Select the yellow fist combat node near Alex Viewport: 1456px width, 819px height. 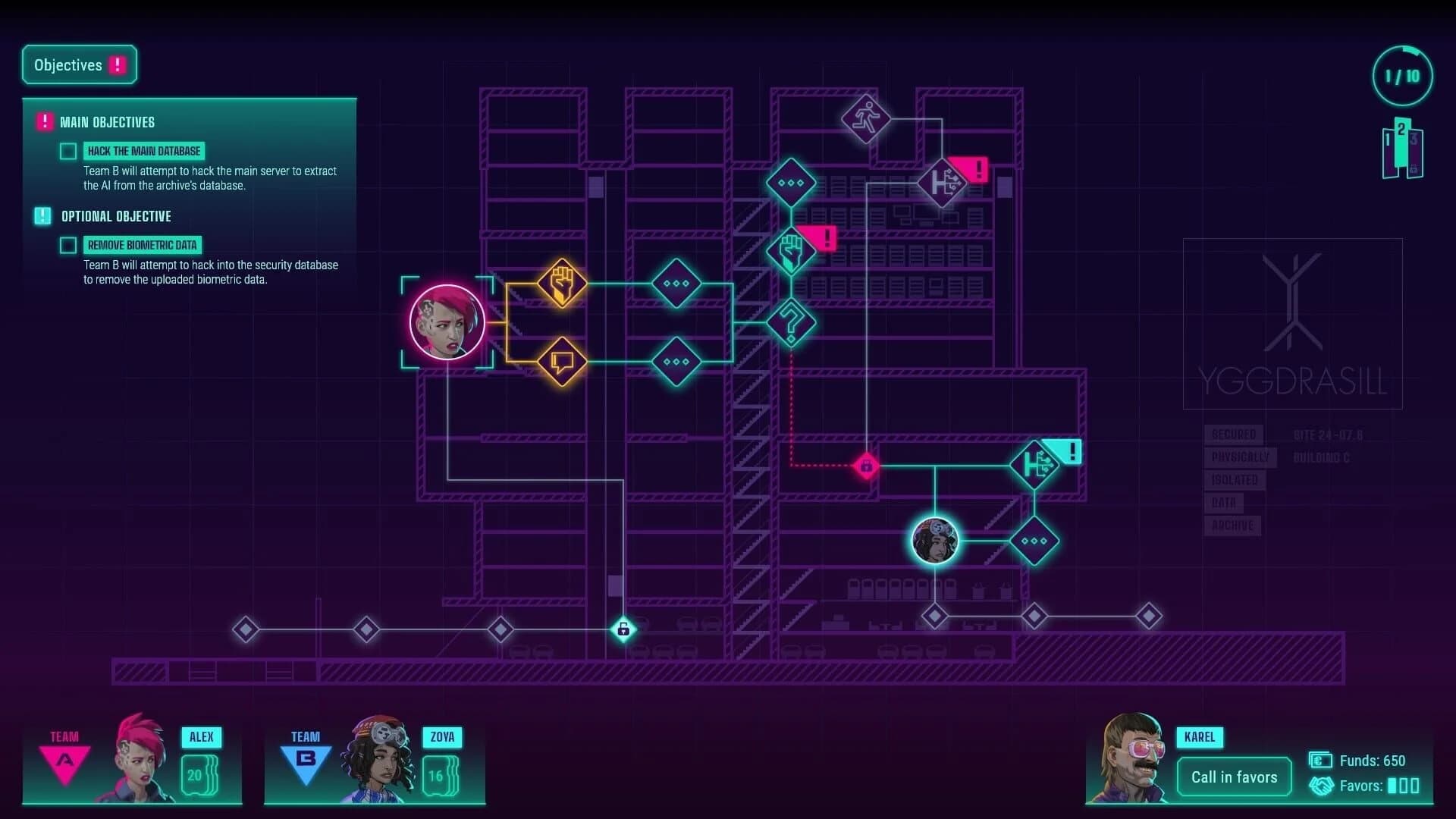[x=561, y=284]
